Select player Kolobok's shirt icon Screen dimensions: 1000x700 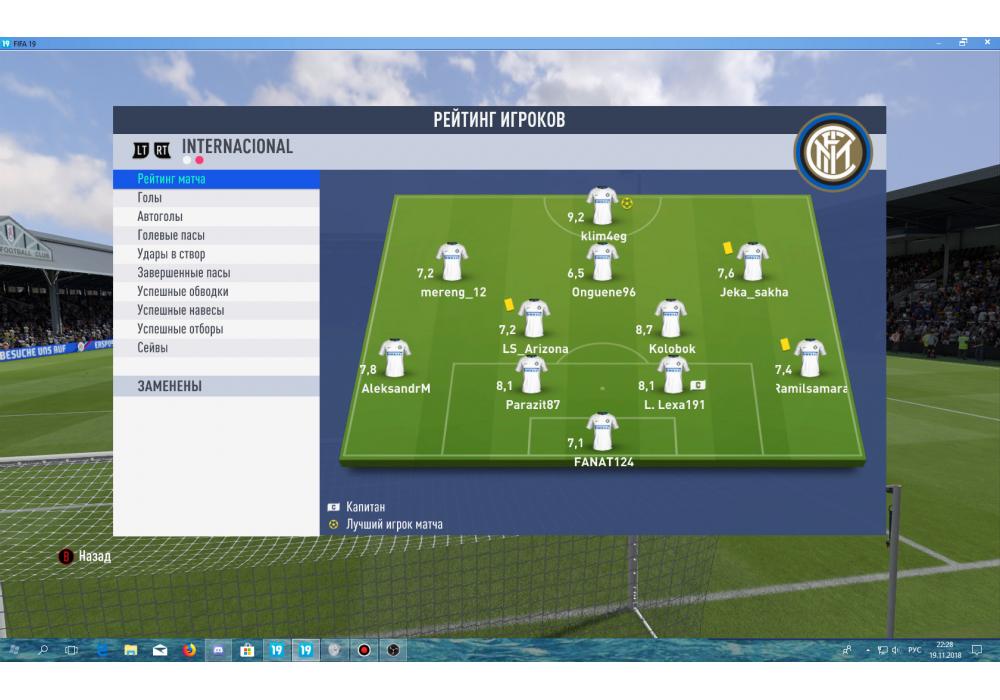670,320
